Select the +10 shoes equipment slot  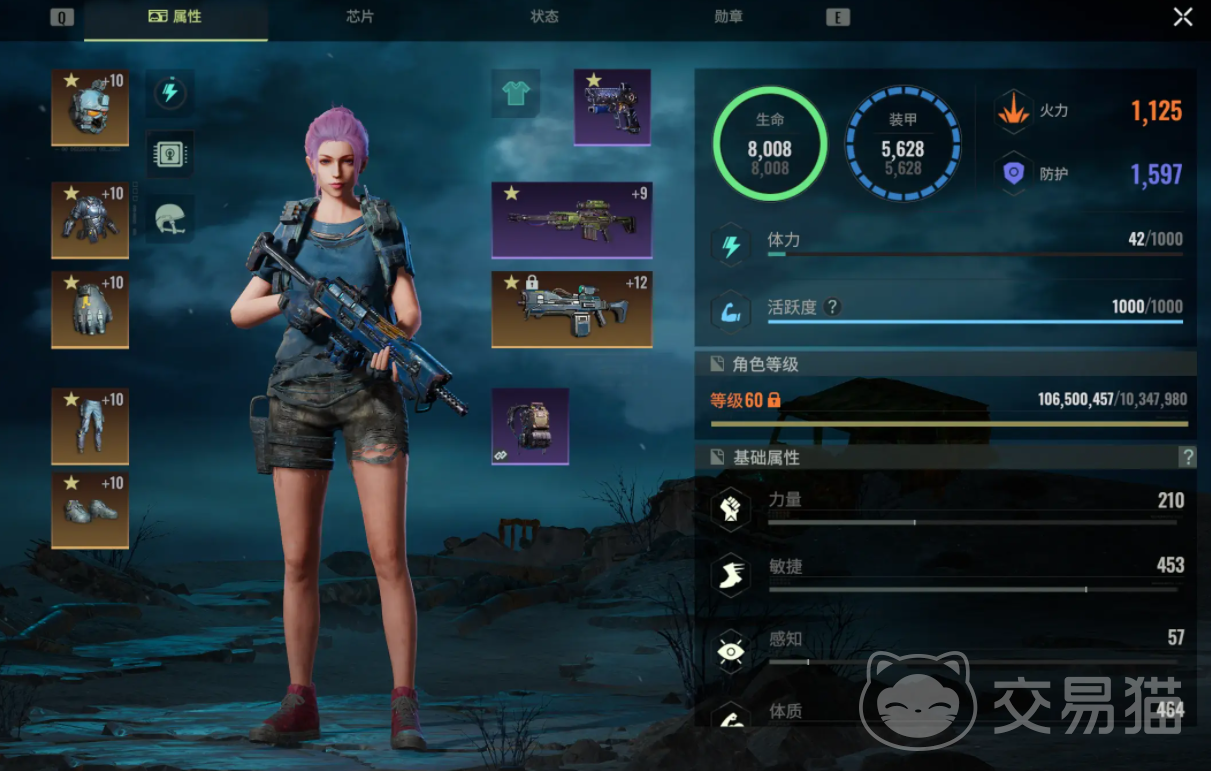pyautogui.click(x=90, y=510)
